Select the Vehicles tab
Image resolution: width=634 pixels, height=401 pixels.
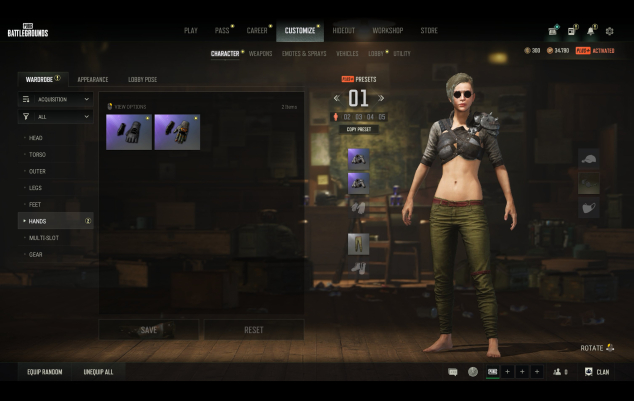(x=347, y=53)
